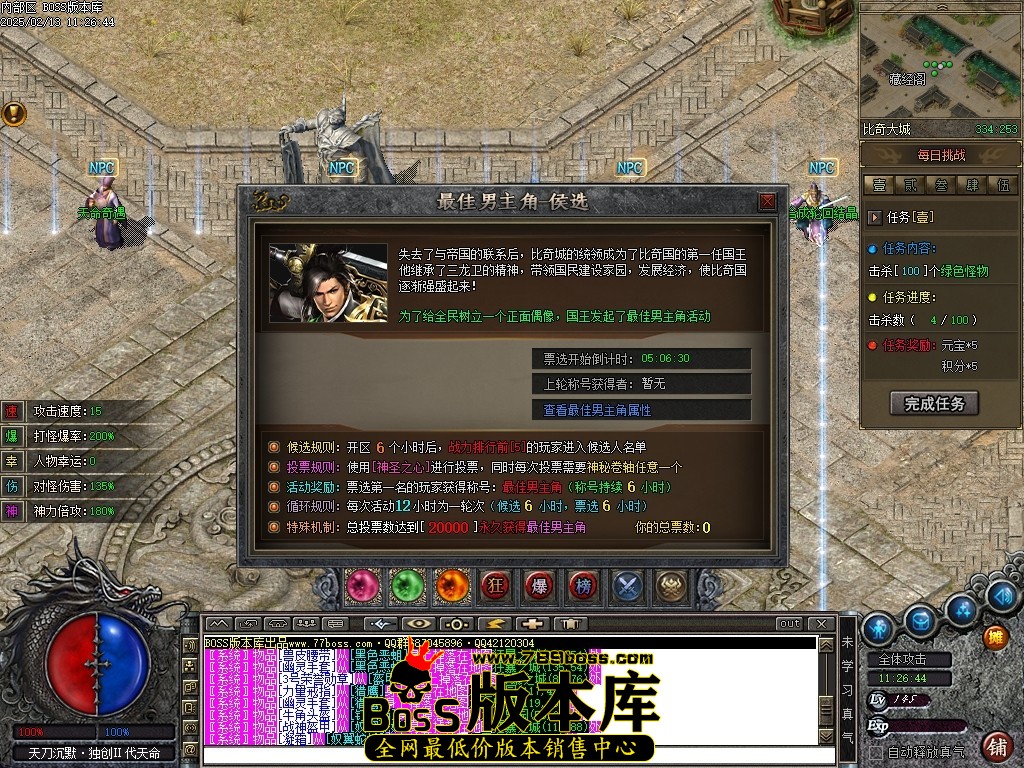Toggle the sound speaker icon
This screenshot has width=1024, height=768.
click(x=1001, y=596)
